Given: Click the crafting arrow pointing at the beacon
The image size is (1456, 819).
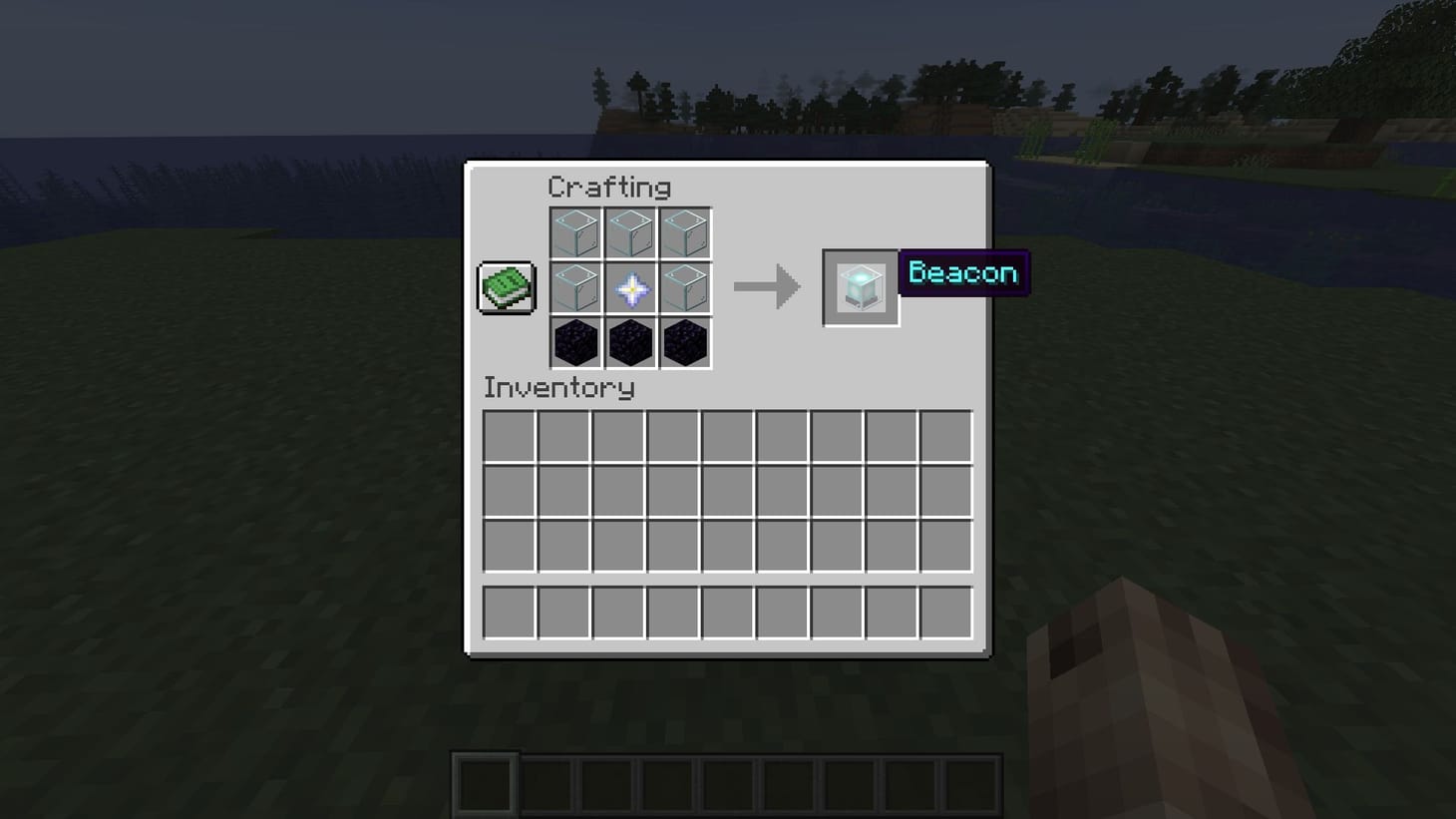Looking at the screenshot, I should pyautogui.click(x=766, y=287).
